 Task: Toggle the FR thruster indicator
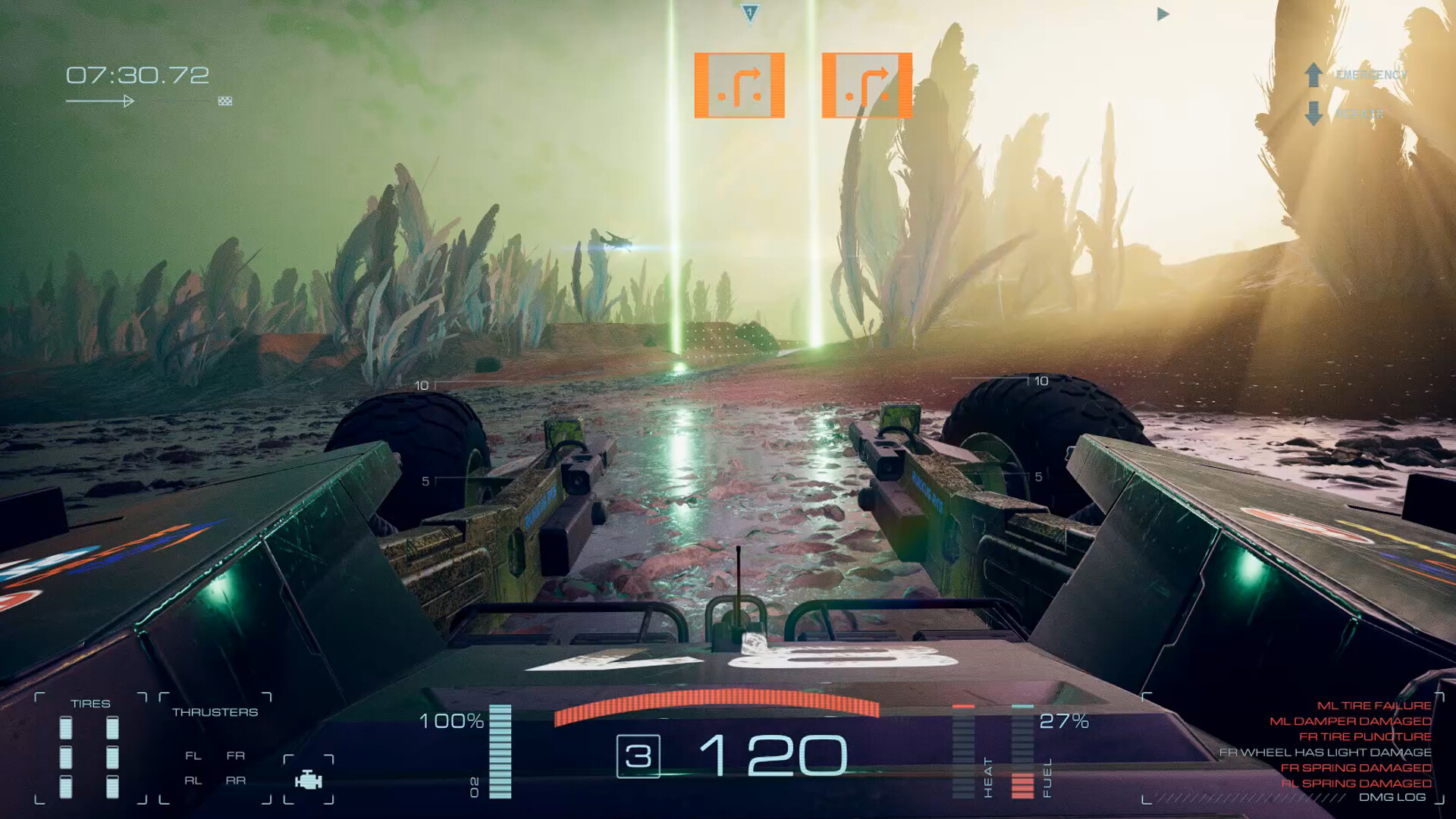(237, 756)
